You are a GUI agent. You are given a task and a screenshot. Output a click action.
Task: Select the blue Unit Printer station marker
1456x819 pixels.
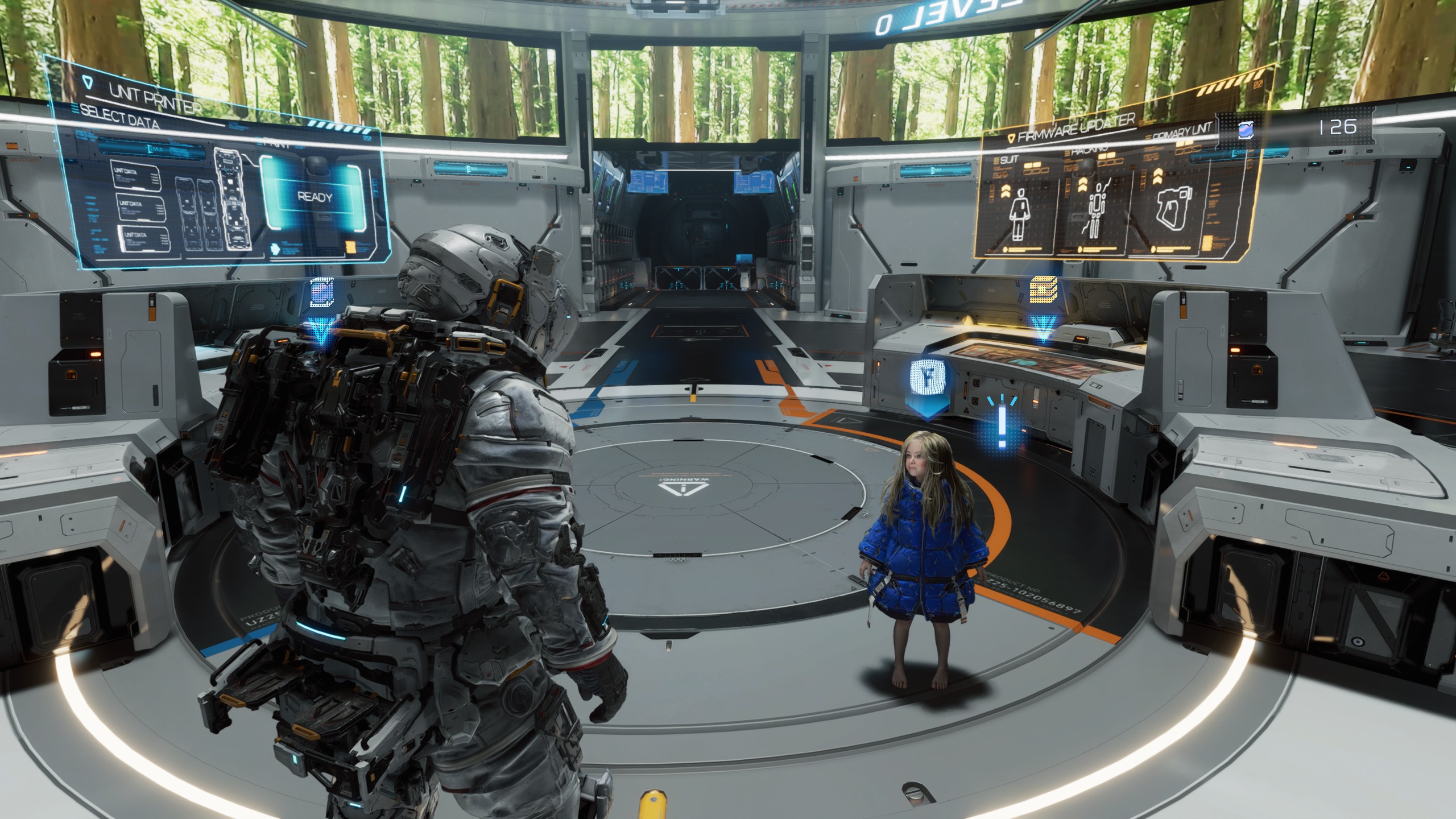pyautogui.click(x=321, y=293)
